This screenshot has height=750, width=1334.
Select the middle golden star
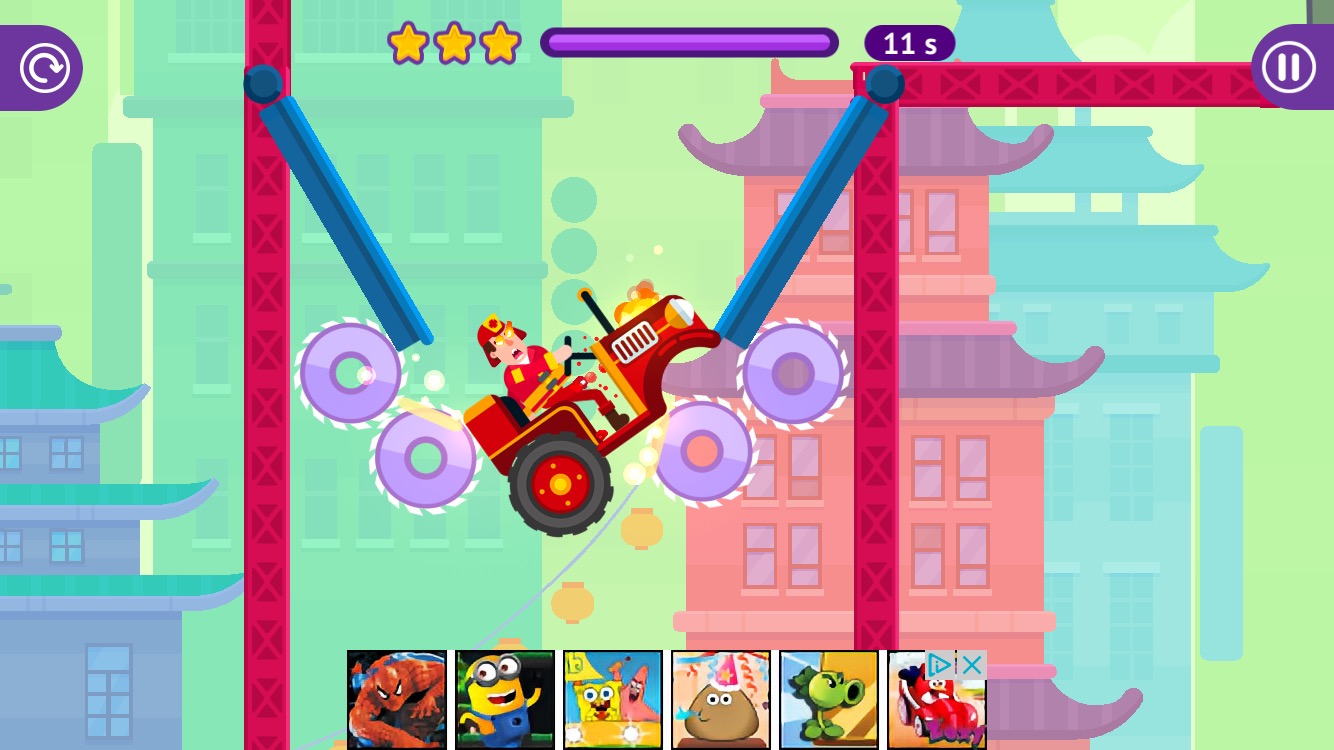[455, 44]
